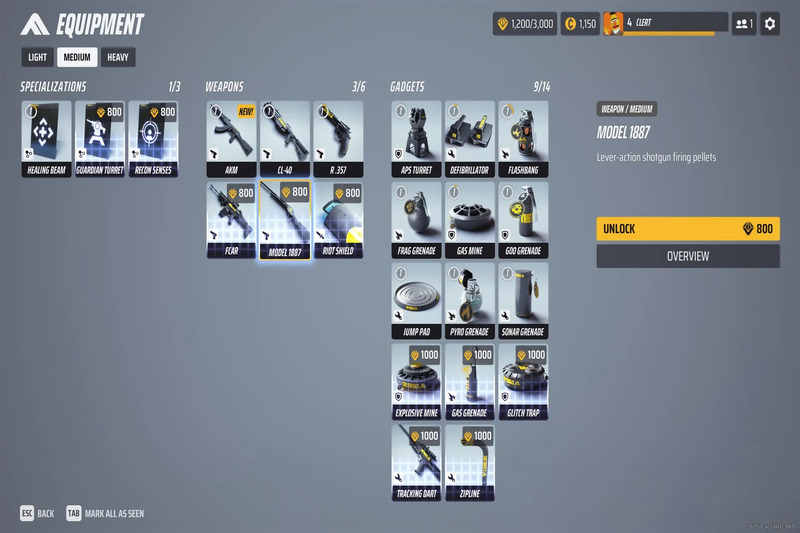Viewport: 800px width, 533px height.
Task: Click the player profile CLERT banner
Action: 664,23
